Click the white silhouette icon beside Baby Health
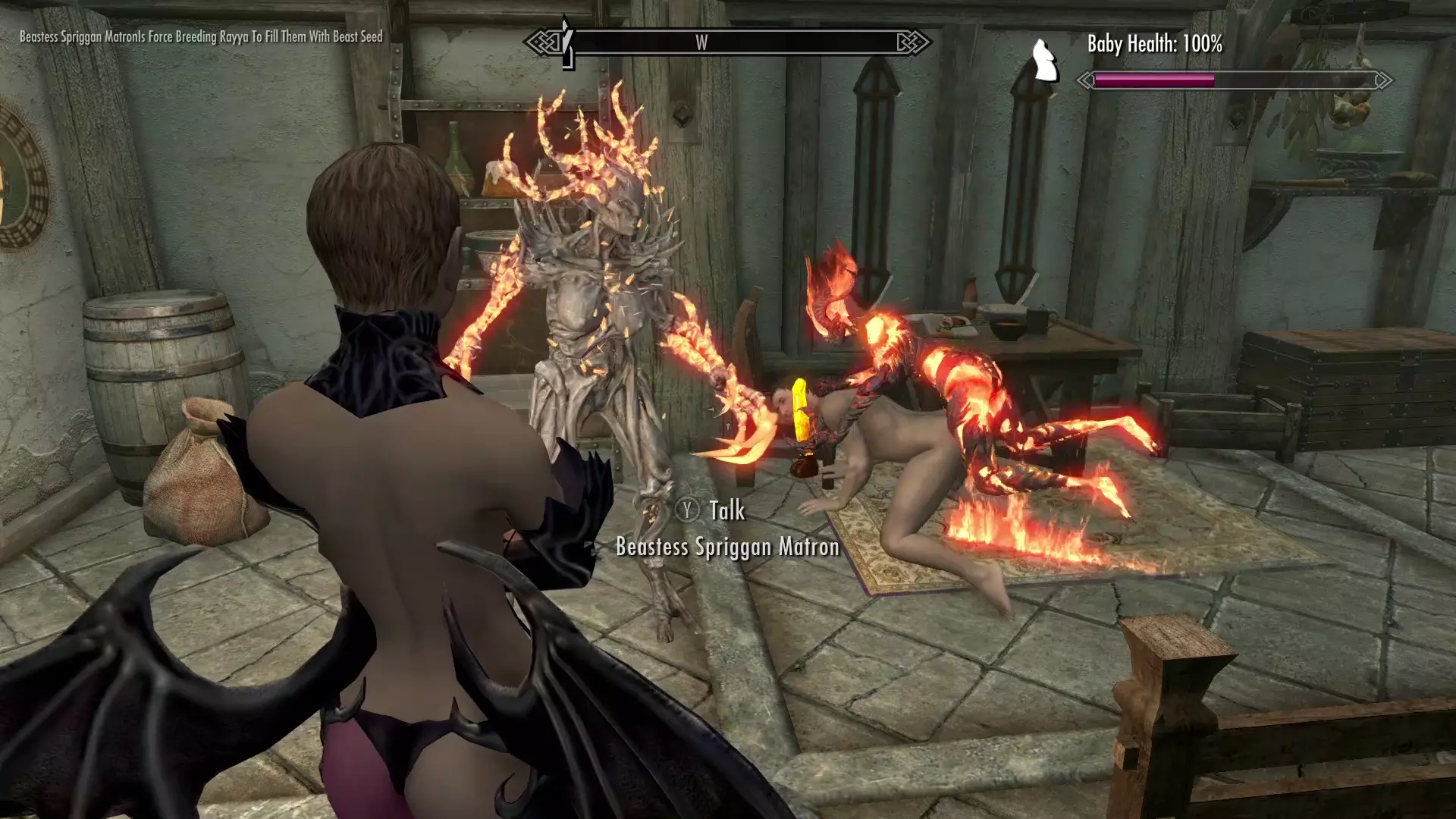 (1046, 61)
